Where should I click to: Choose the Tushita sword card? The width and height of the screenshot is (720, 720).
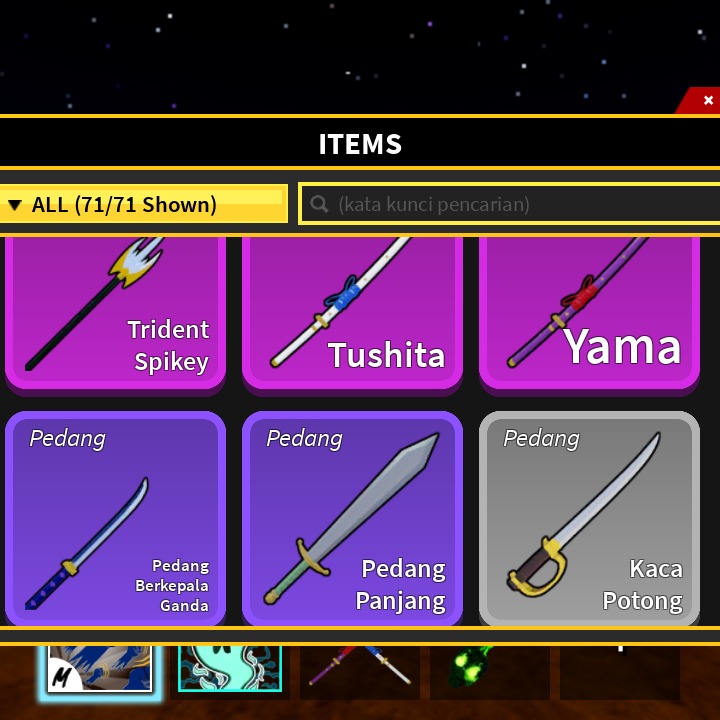click(x=352, y=312)
